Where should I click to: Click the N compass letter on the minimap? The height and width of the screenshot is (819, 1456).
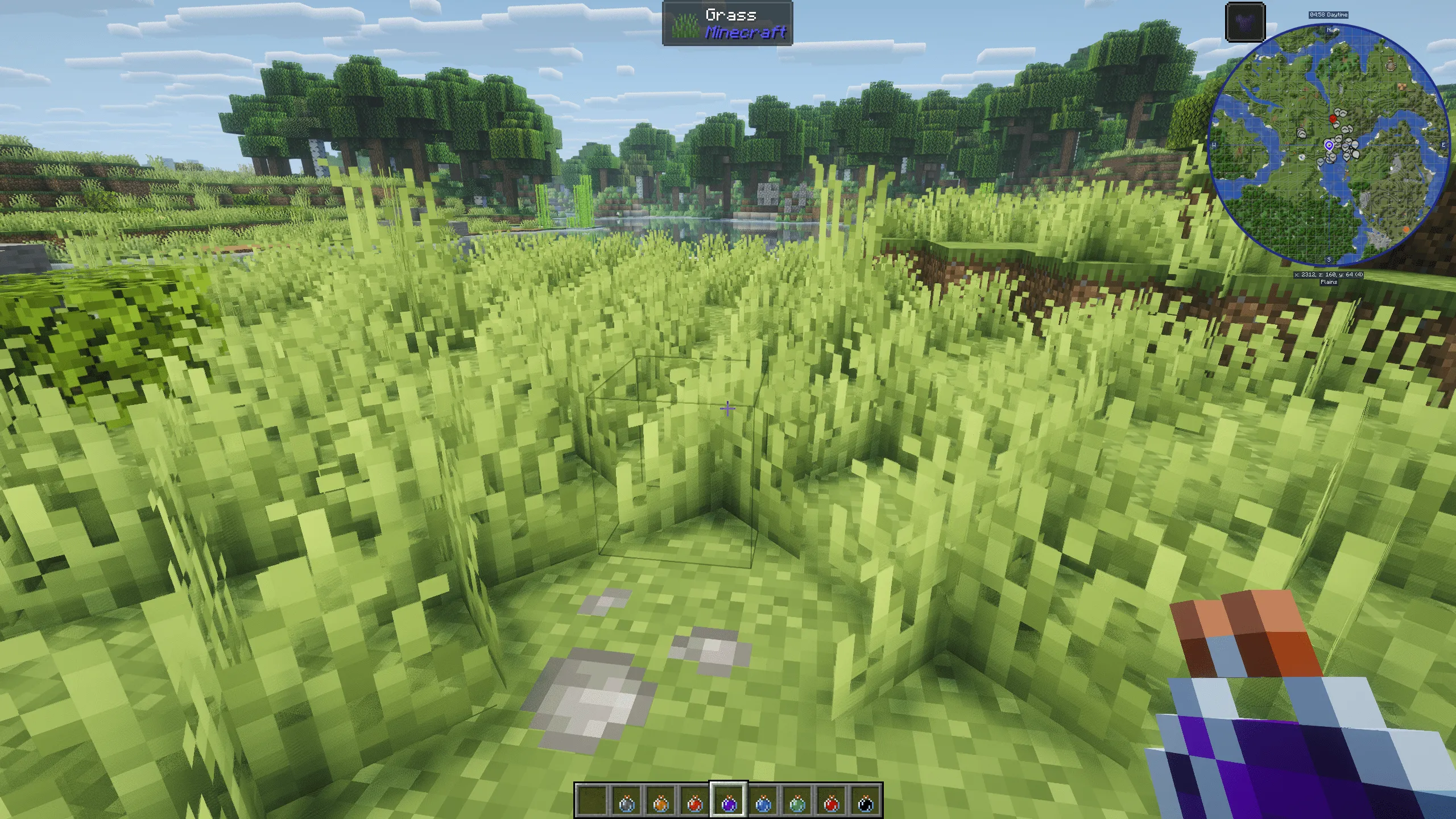(1329, 30)
